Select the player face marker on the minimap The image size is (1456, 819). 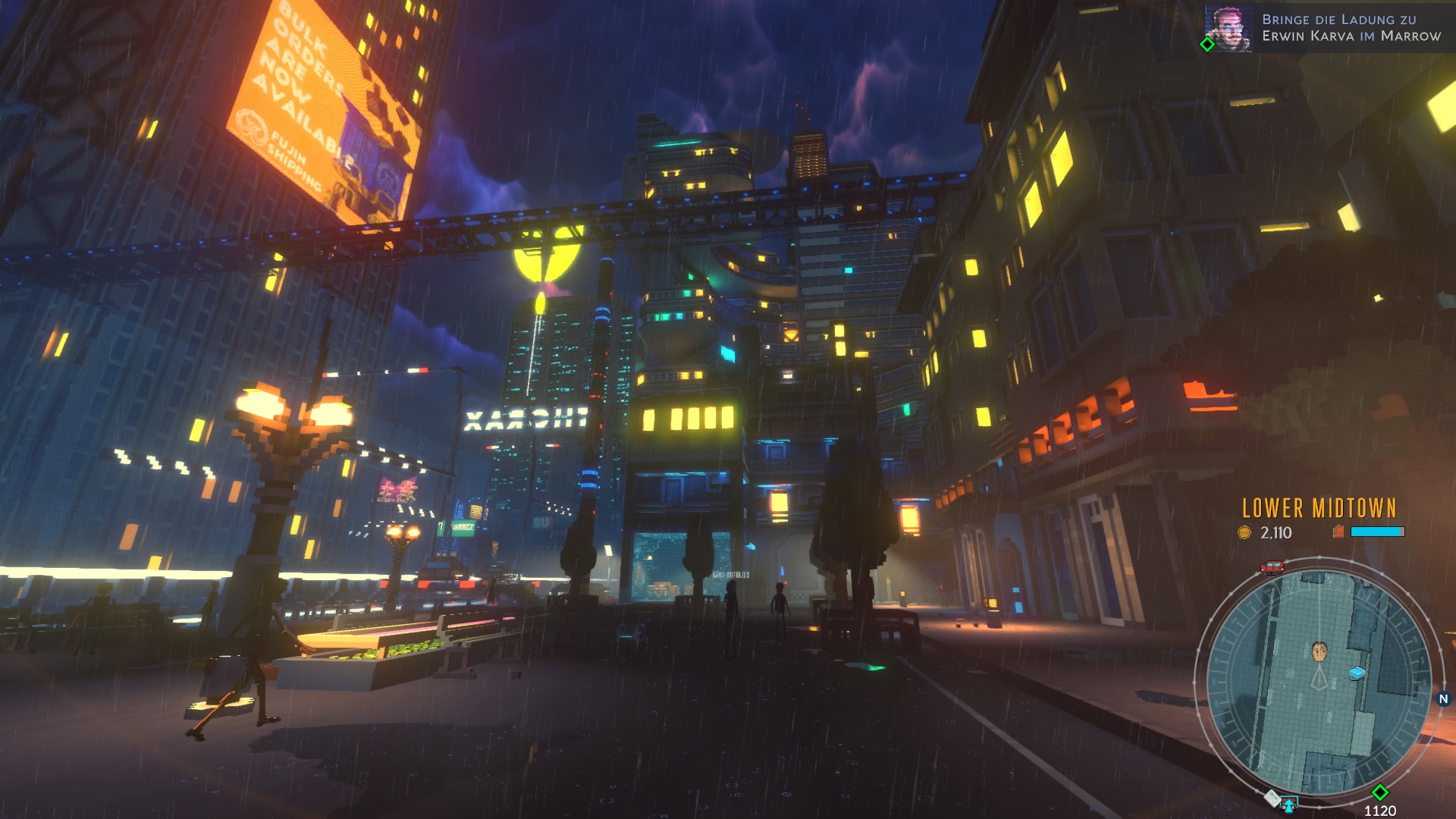(1319, 651)
